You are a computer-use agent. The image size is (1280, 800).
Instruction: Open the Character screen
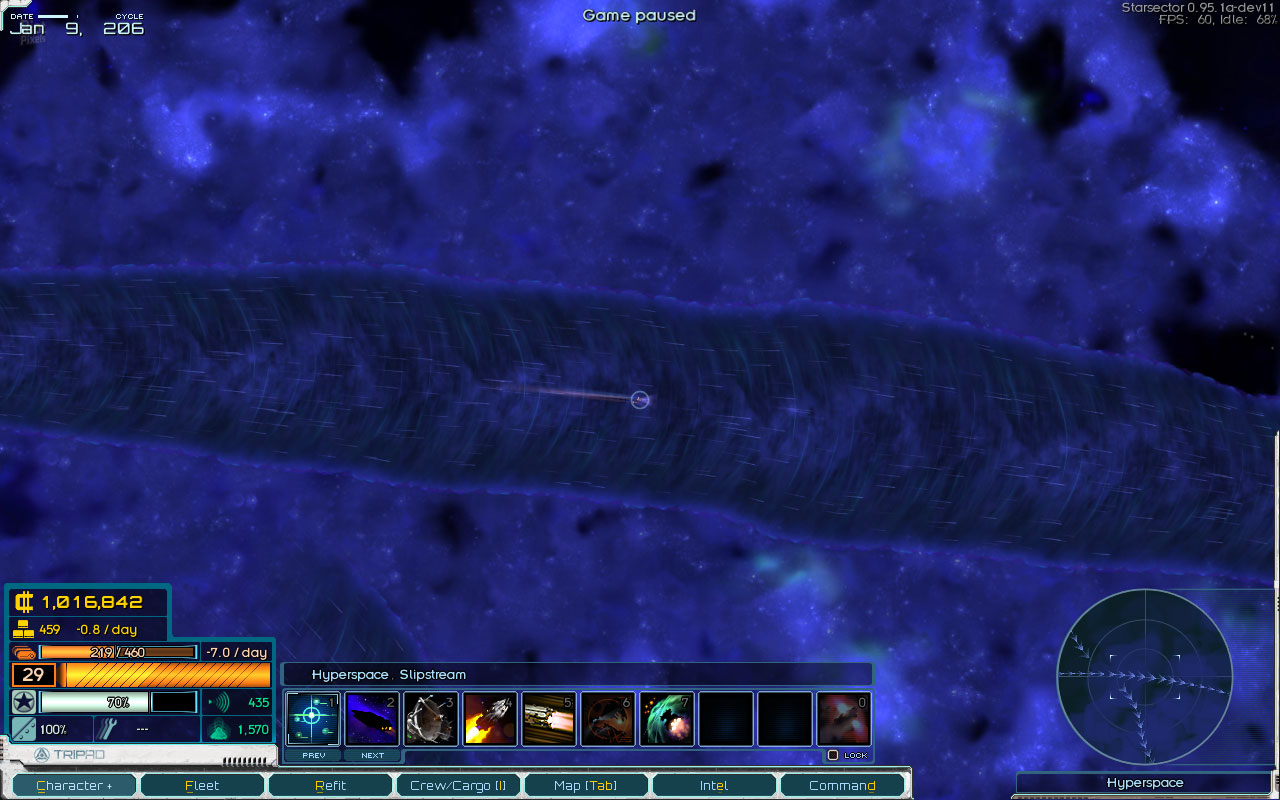coord(75,786)
